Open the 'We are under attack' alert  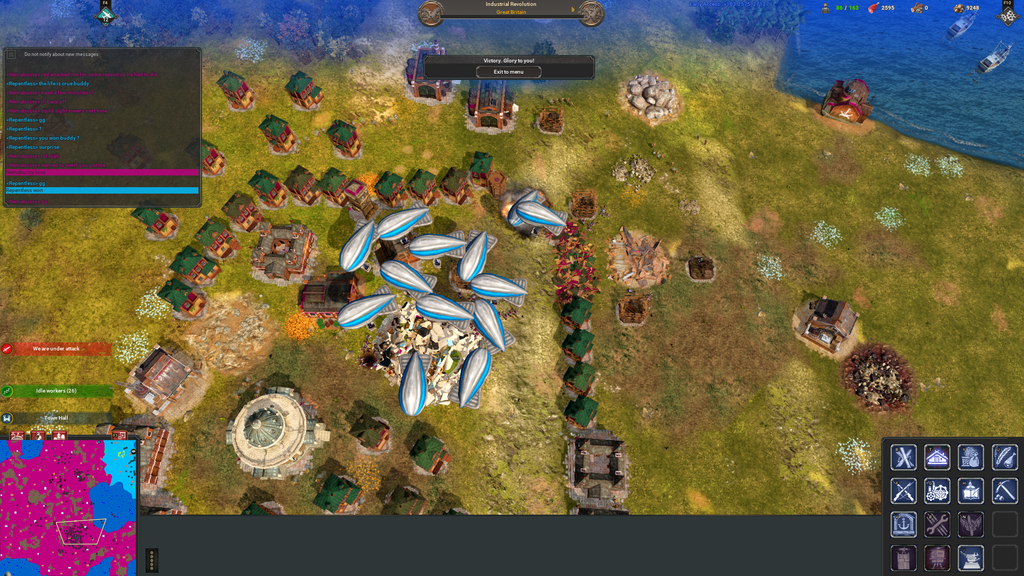click(x=56, y=349)
